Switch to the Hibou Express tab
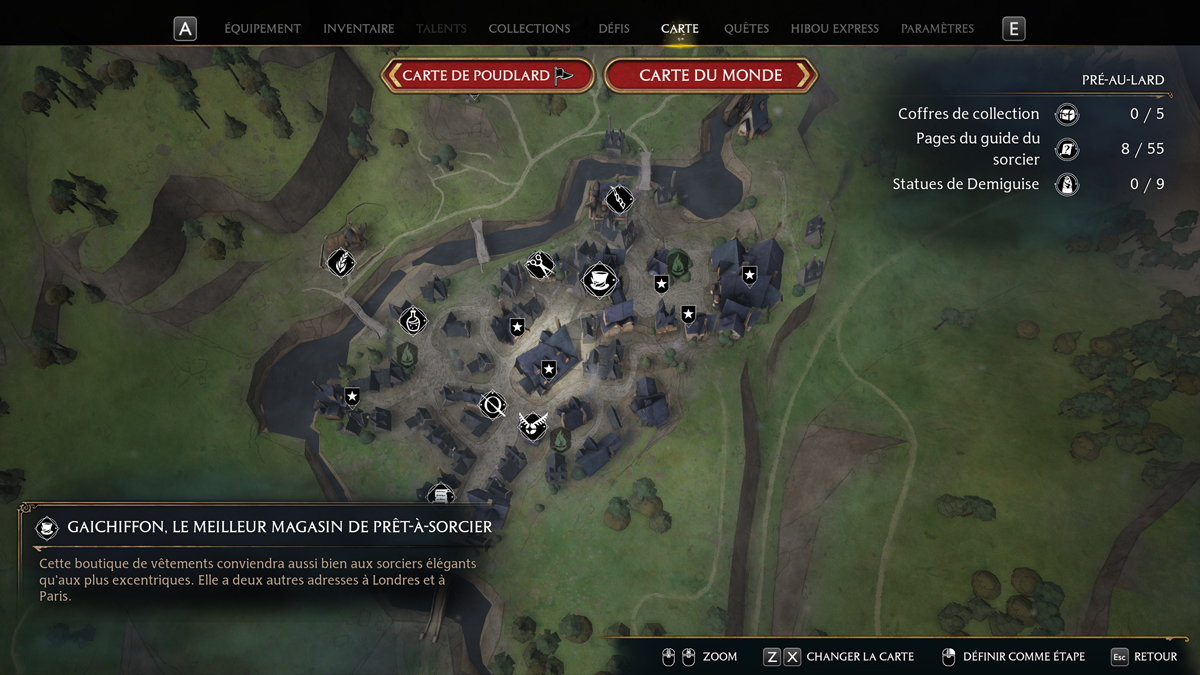Viewport: 1200px width, 675px height. [834, 29]
